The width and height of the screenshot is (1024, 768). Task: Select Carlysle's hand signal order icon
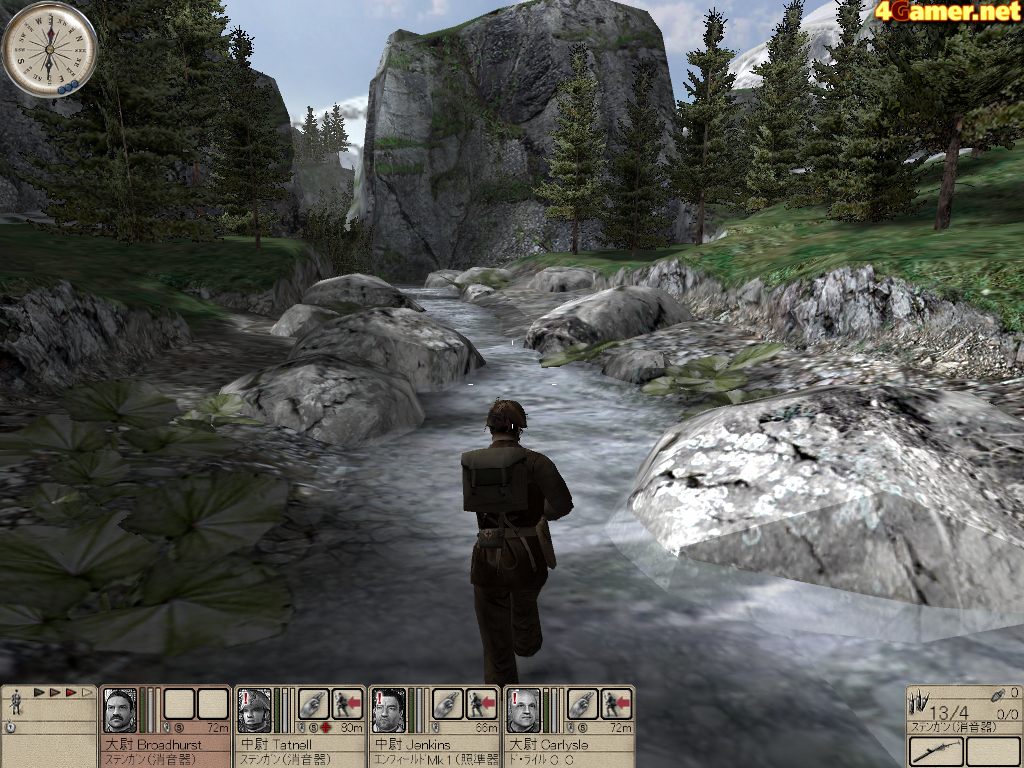(x=583, y=704)
